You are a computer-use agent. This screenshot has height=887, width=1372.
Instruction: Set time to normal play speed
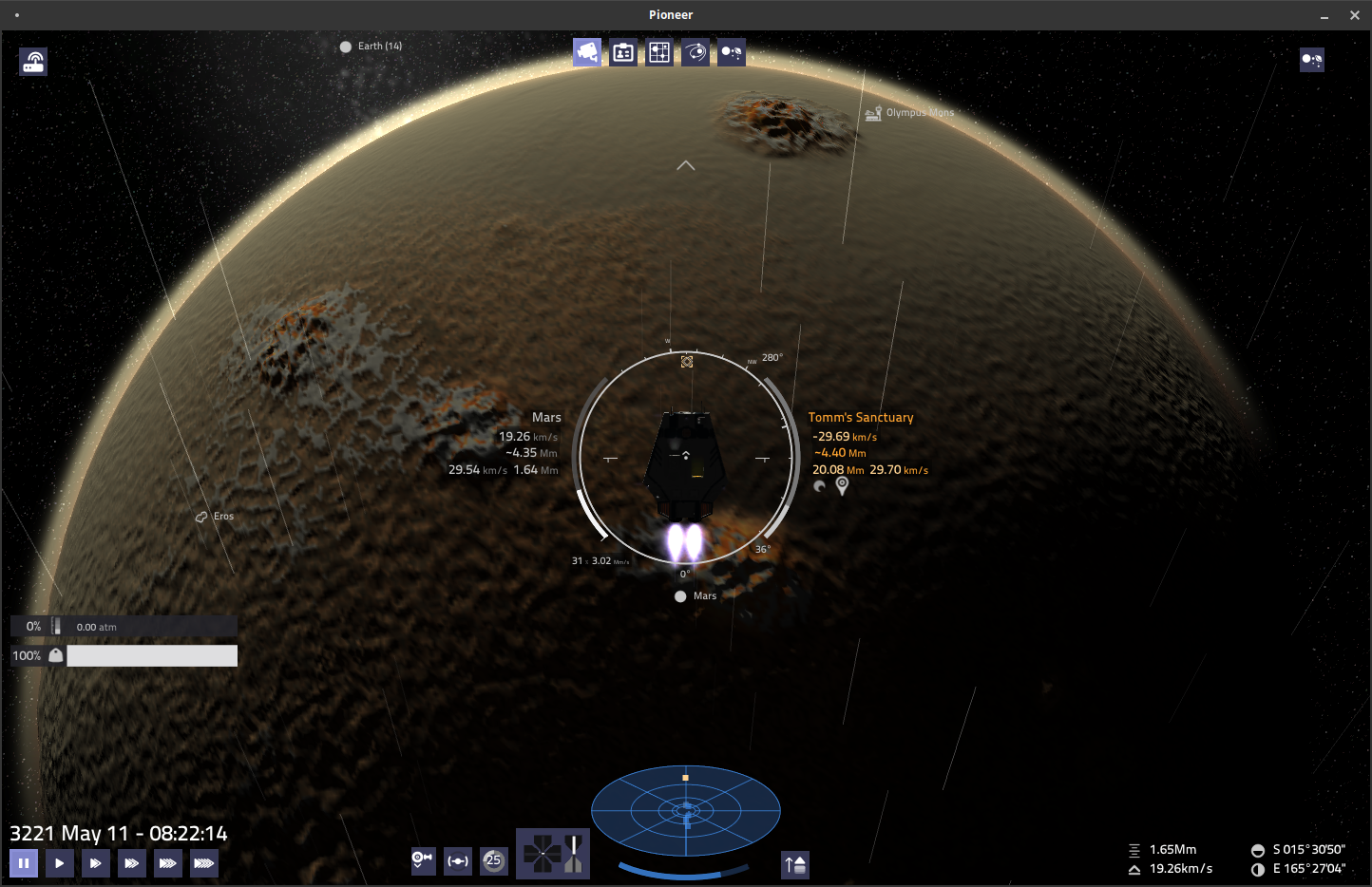pos(60,863)
